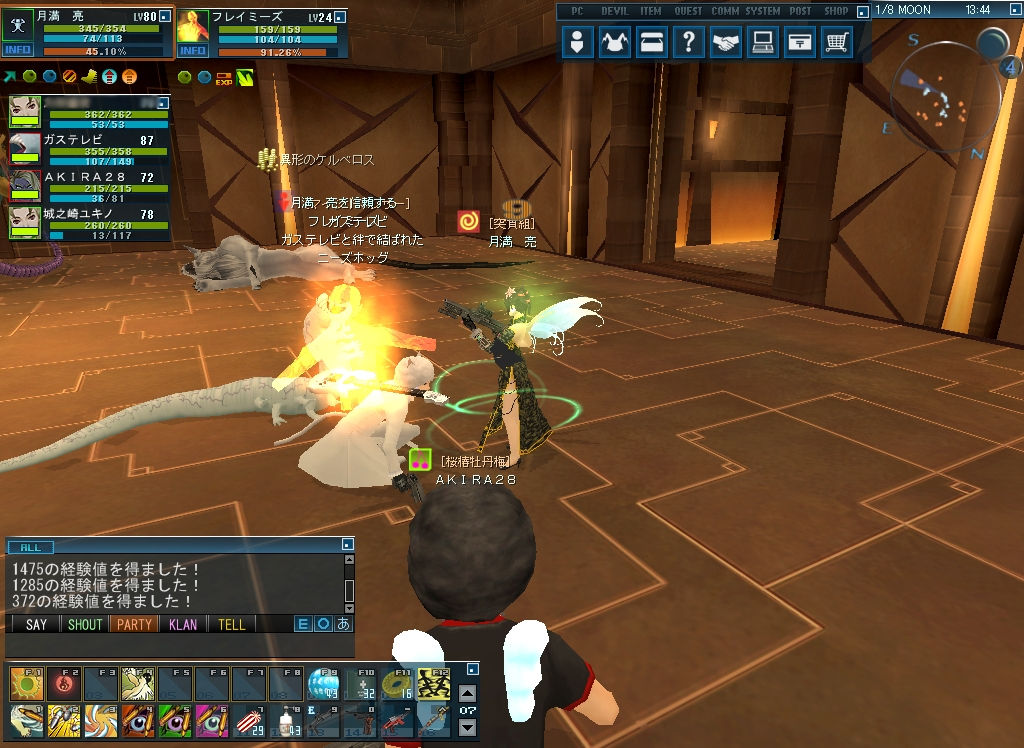
Task: Open the ALL chat log tab
Action: [31, 547]
